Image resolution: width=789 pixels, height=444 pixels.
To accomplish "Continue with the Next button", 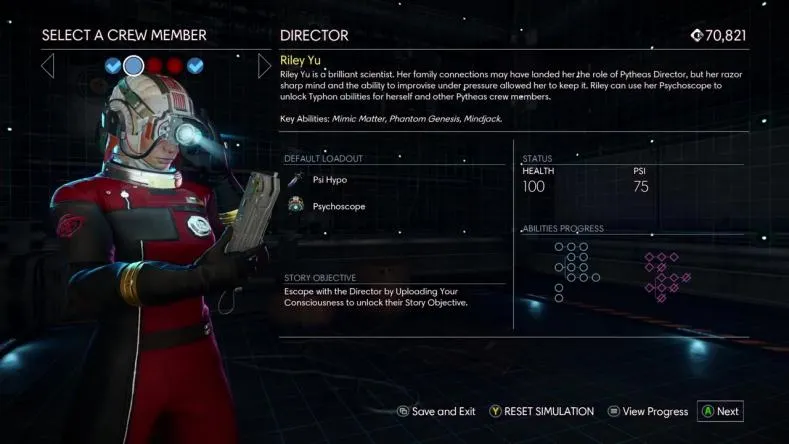I will tap(720, 411).
